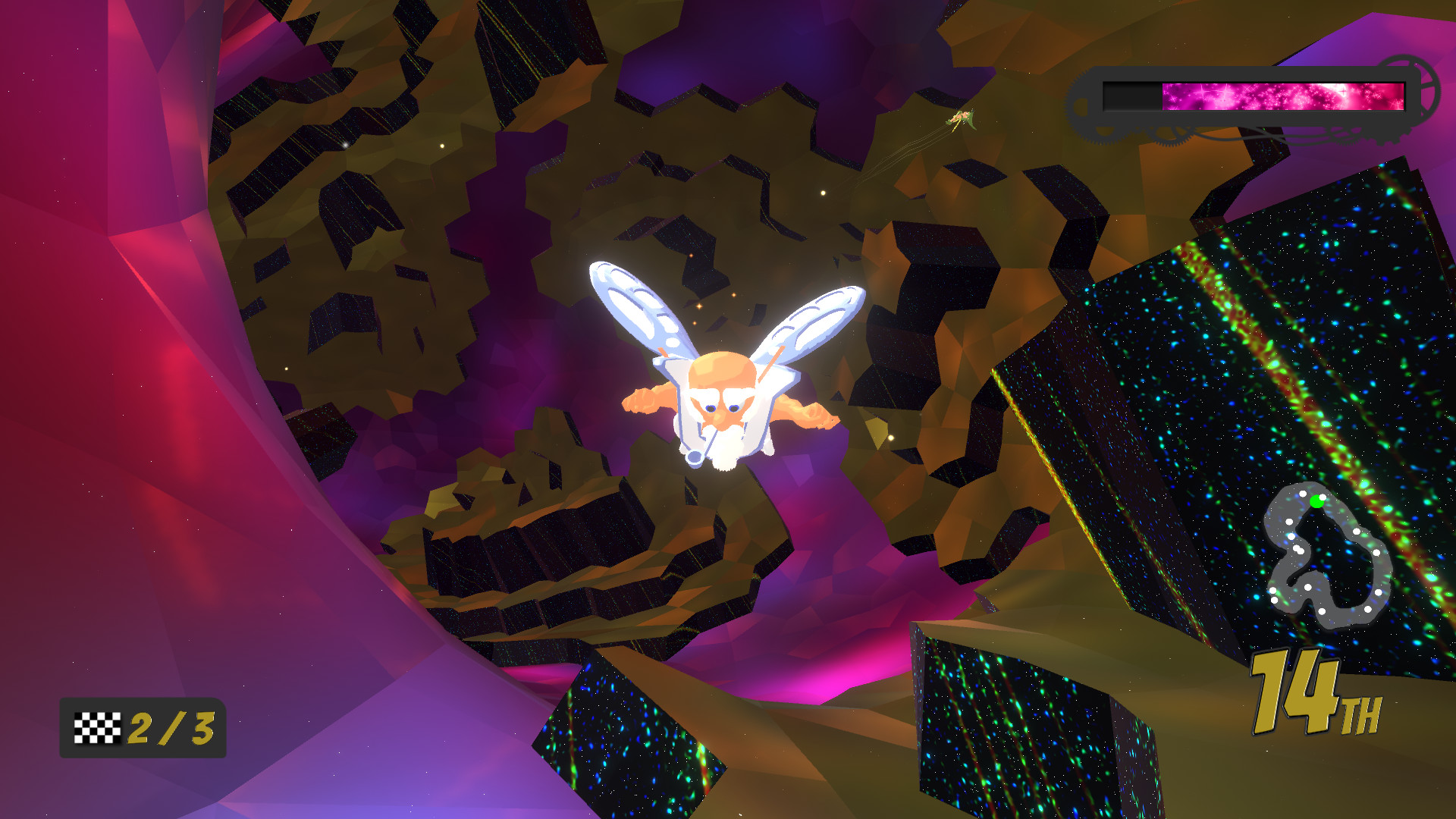
Task: Select the green player dot on the minimap
Action: tap(1316, 502)
